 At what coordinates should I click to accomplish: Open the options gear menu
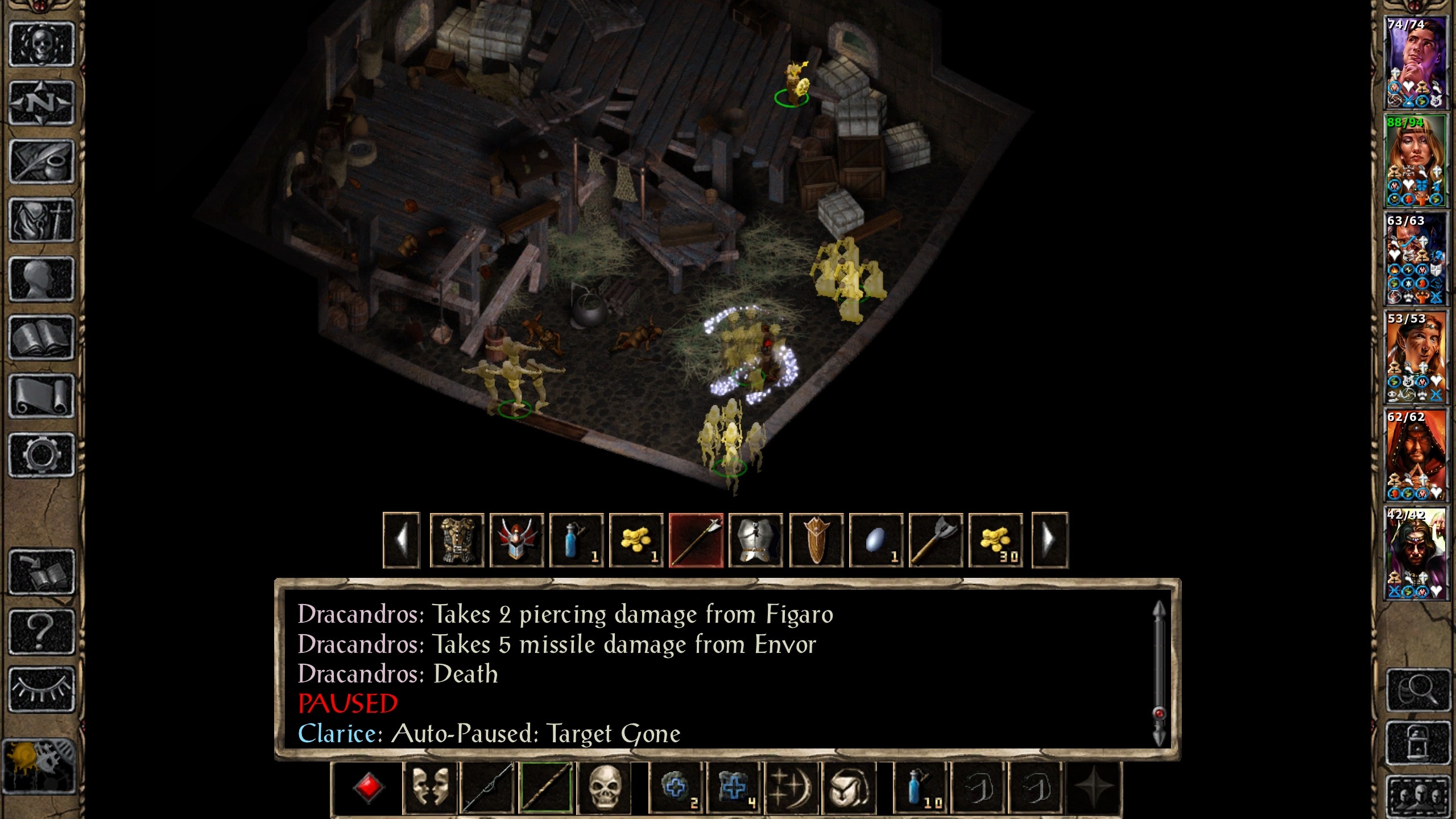point(42,454)
